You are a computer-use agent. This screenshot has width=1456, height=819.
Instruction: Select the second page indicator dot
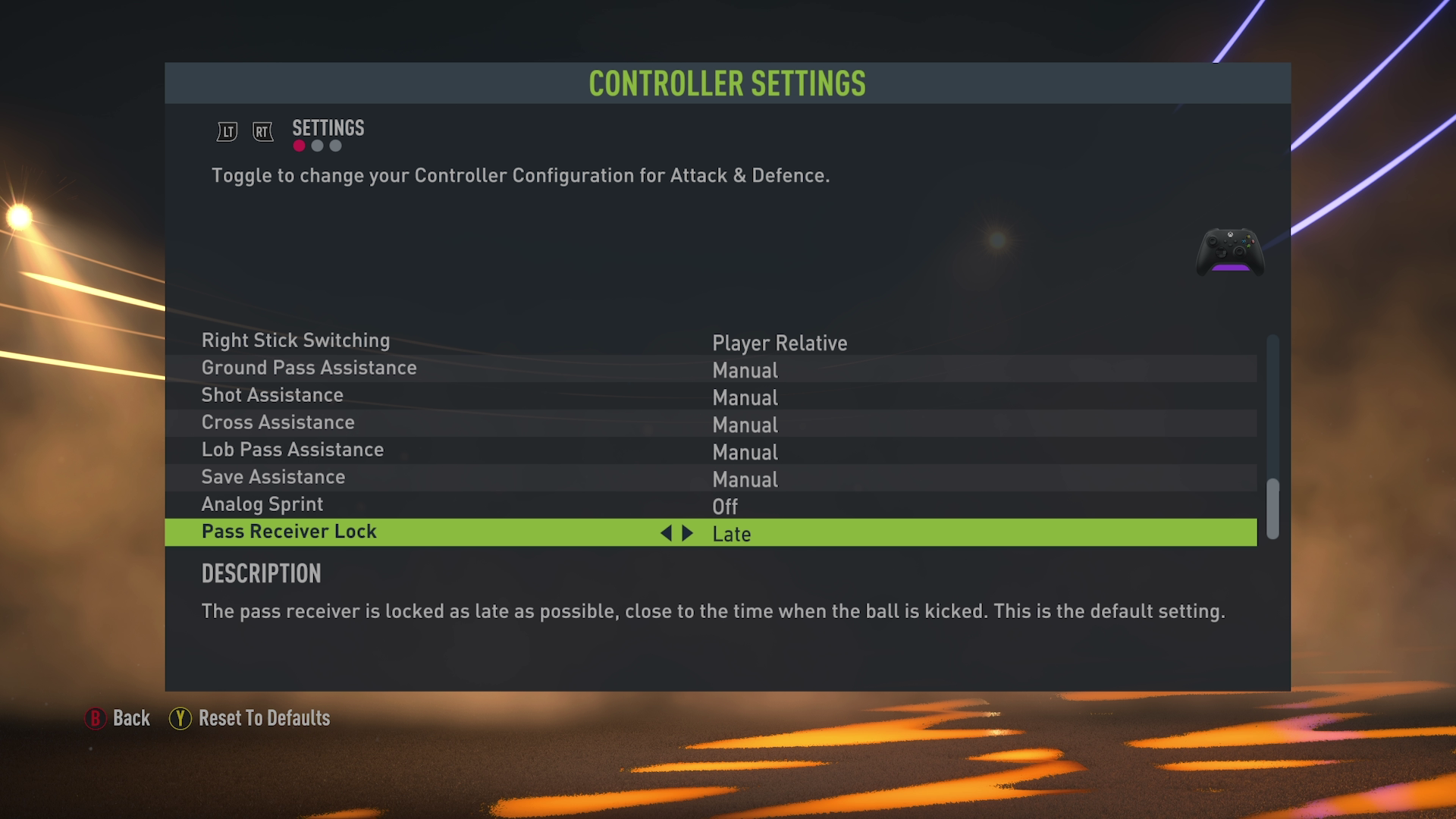[x=317, y=146]
